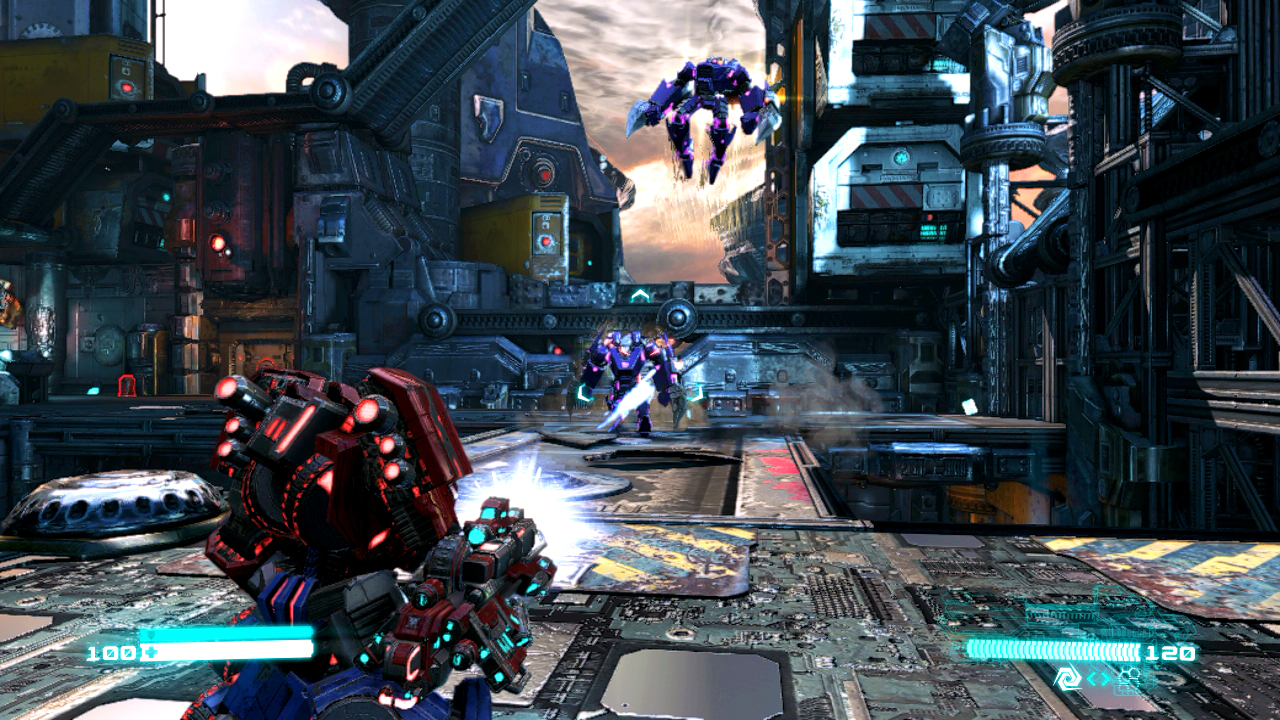Click the red warning lamp on the distant console
The image size is (1280, 720).
tap(930, 217)
